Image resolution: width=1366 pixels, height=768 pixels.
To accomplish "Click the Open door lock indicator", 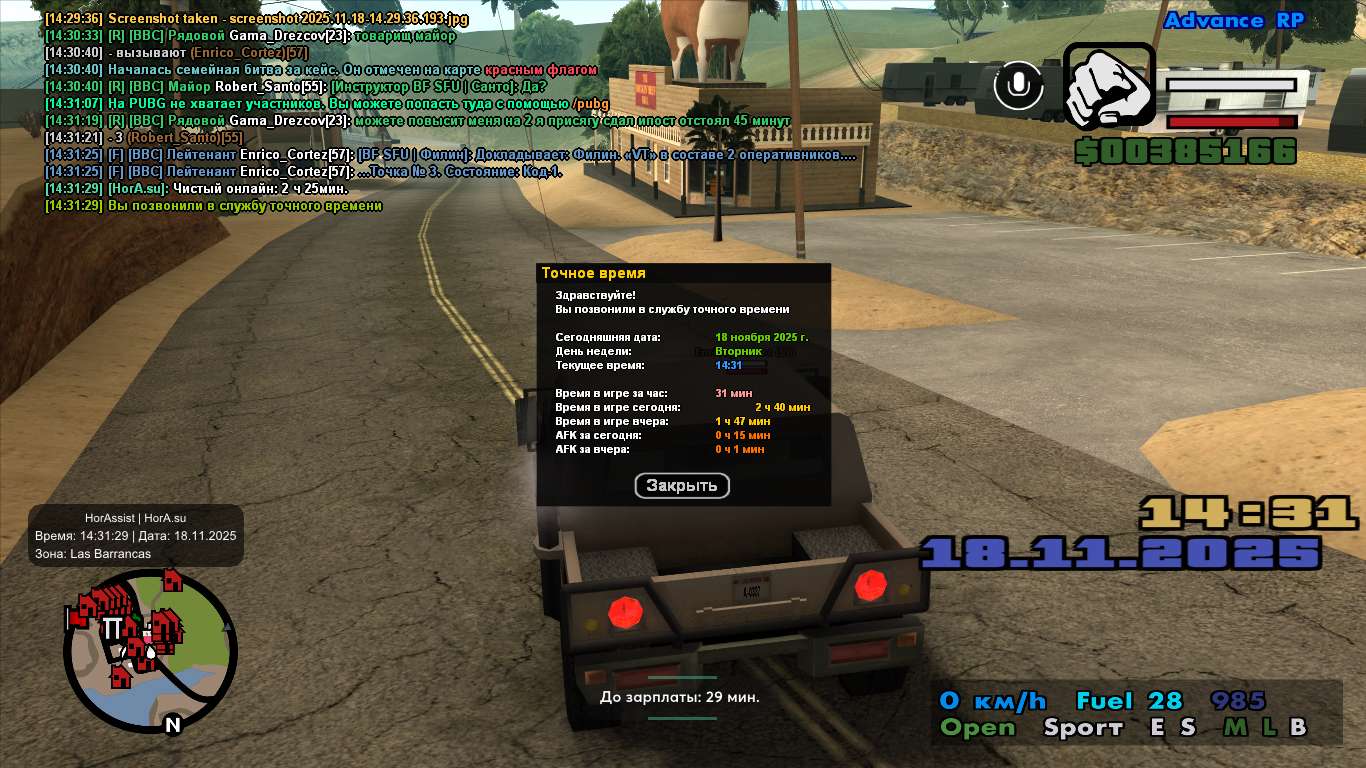I will (977, 728).
